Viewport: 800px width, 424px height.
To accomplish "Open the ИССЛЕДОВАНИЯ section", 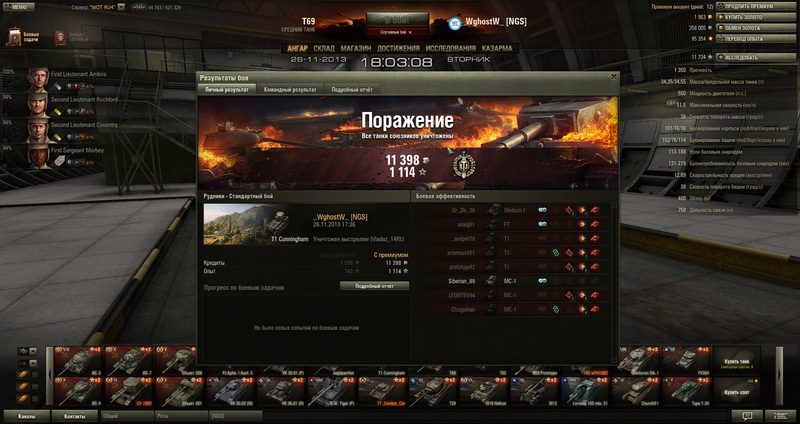I will pos(449,47).
